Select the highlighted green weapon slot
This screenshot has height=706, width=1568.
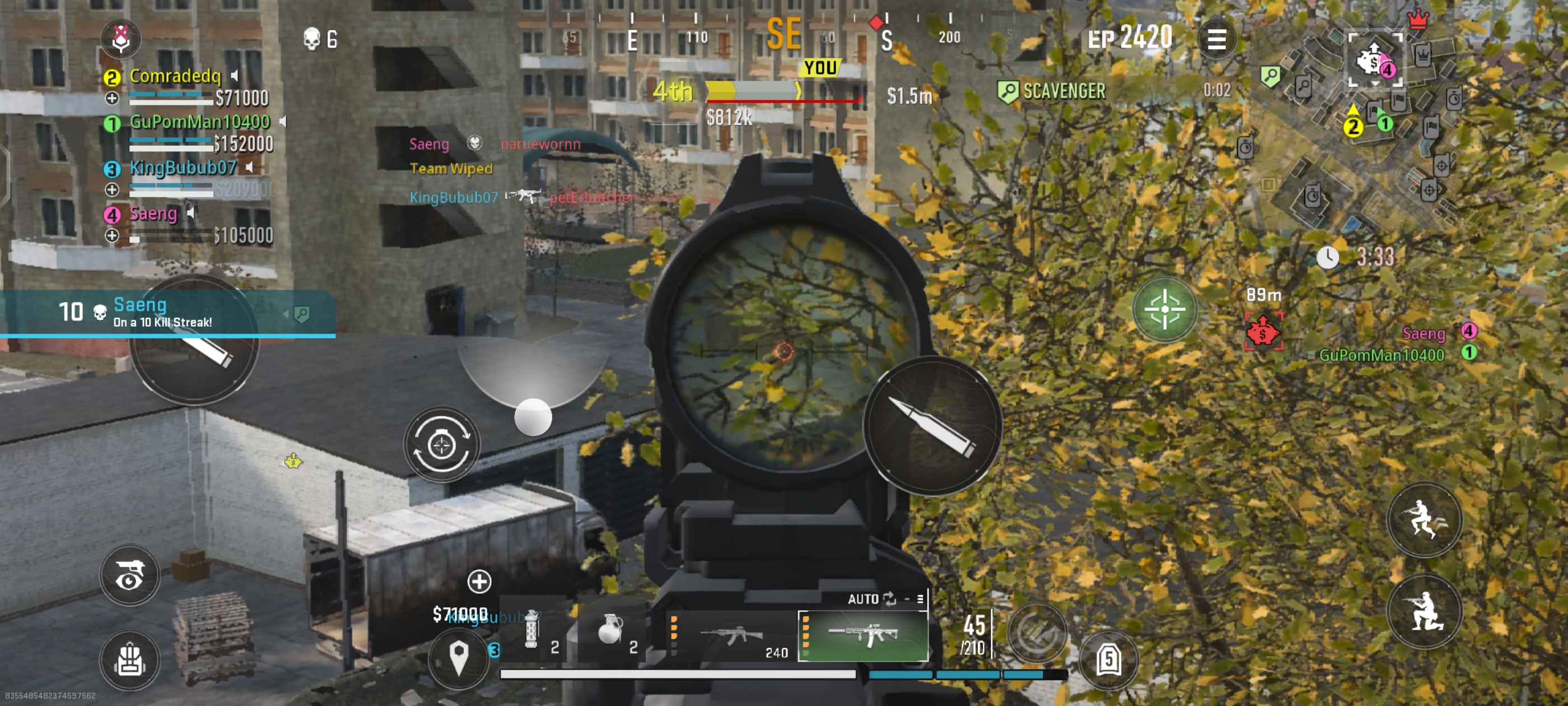click(x=862, y=636)
